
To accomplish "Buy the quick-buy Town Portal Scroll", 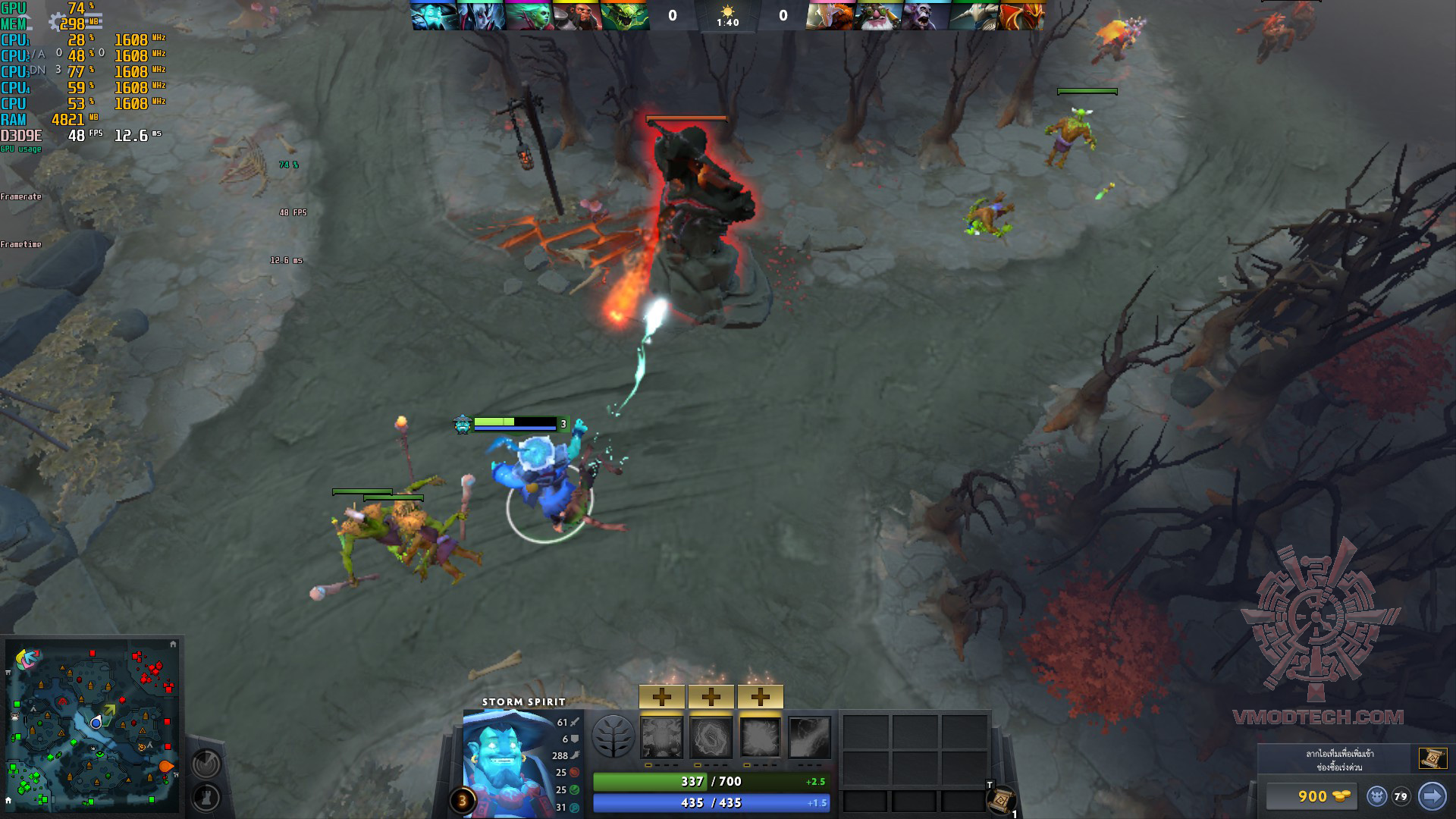I will [1432, 758].
